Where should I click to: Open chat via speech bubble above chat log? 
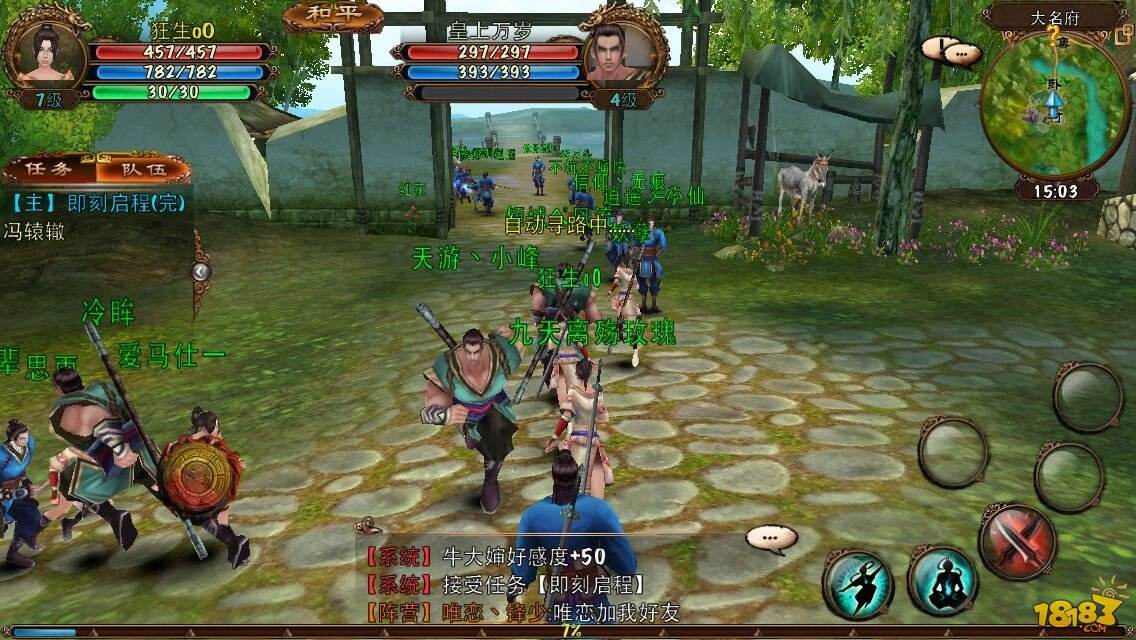[771, 539]
